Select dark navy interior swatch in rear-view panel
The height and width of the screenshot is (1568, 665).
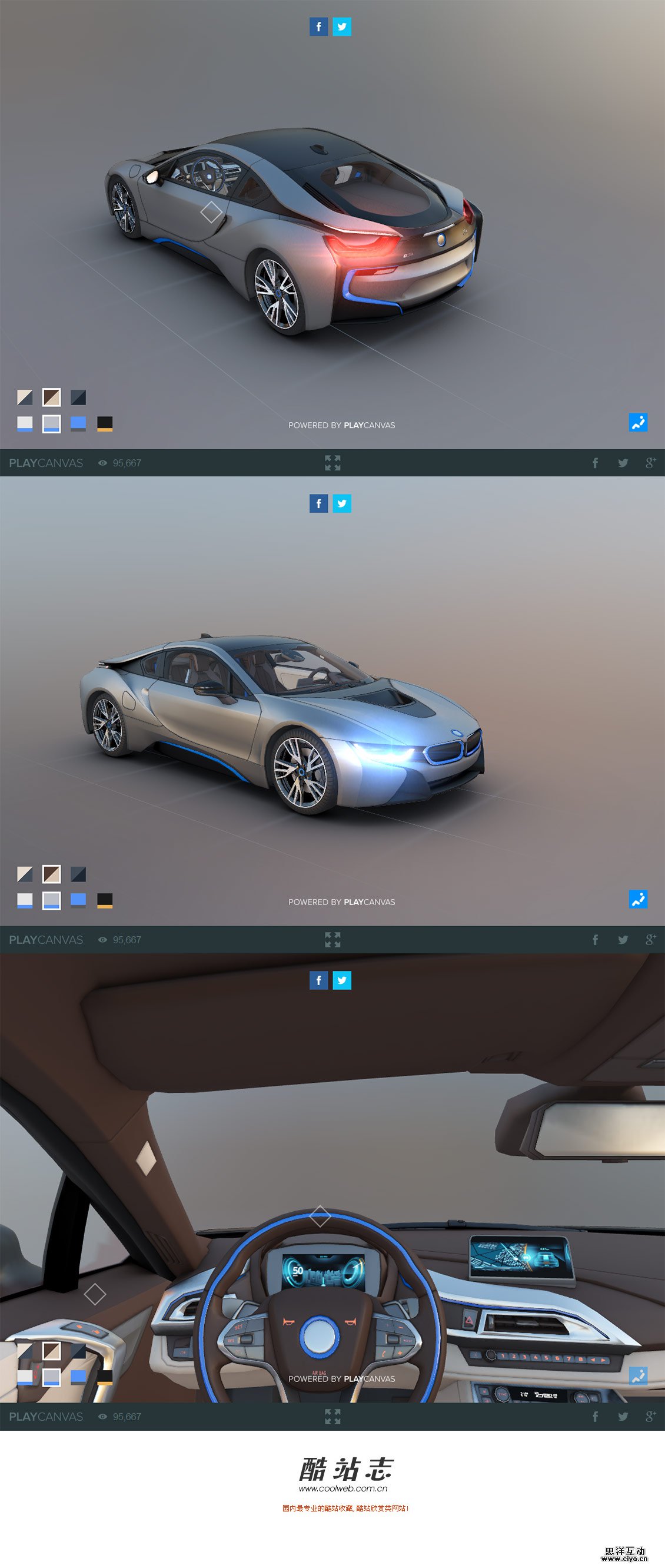tap(78, 397)
